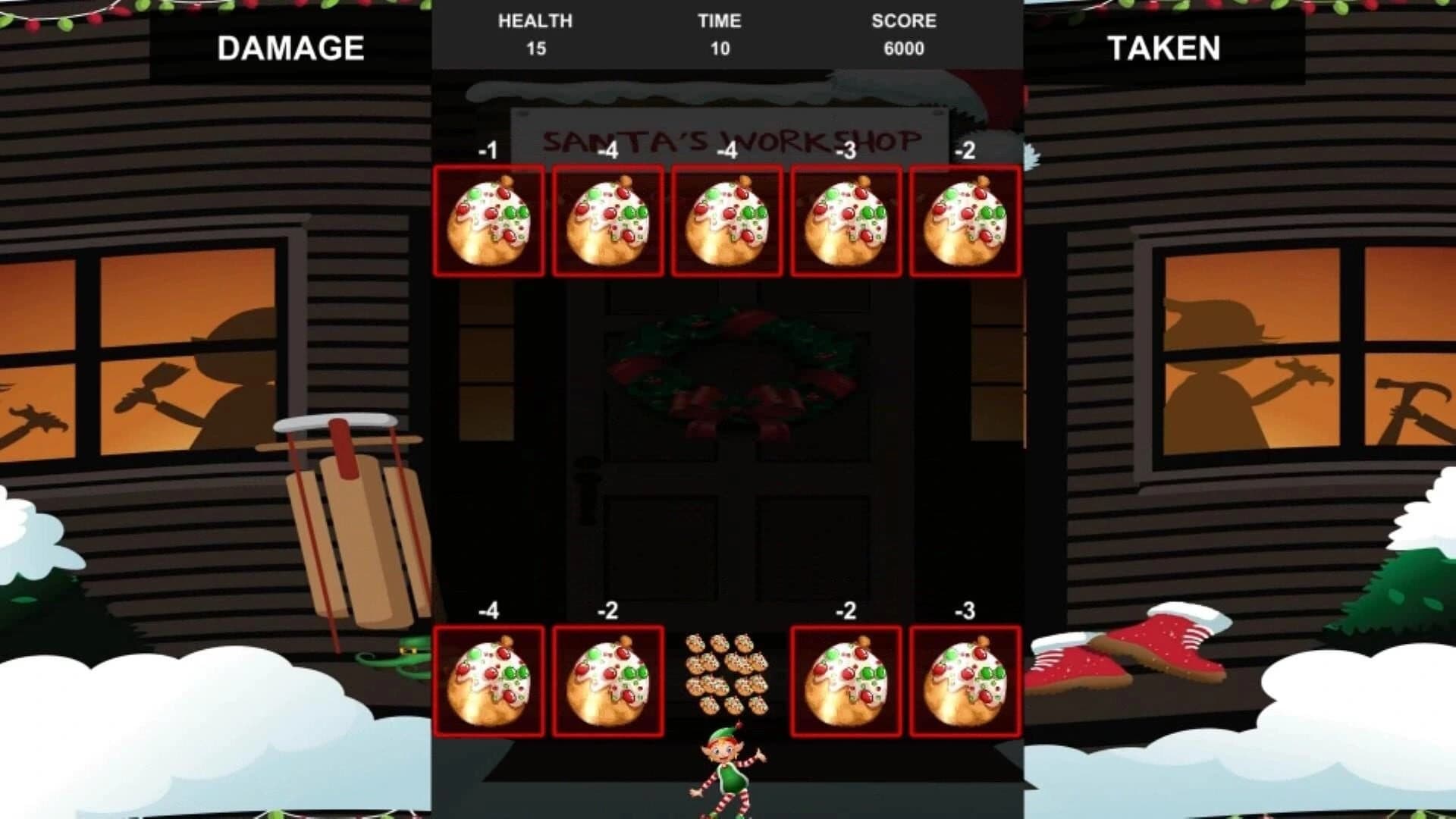This screenshot has width=1456, height=819.
Task: Click the middle -4 cookie in top row
Action: (x=726, y=221)
